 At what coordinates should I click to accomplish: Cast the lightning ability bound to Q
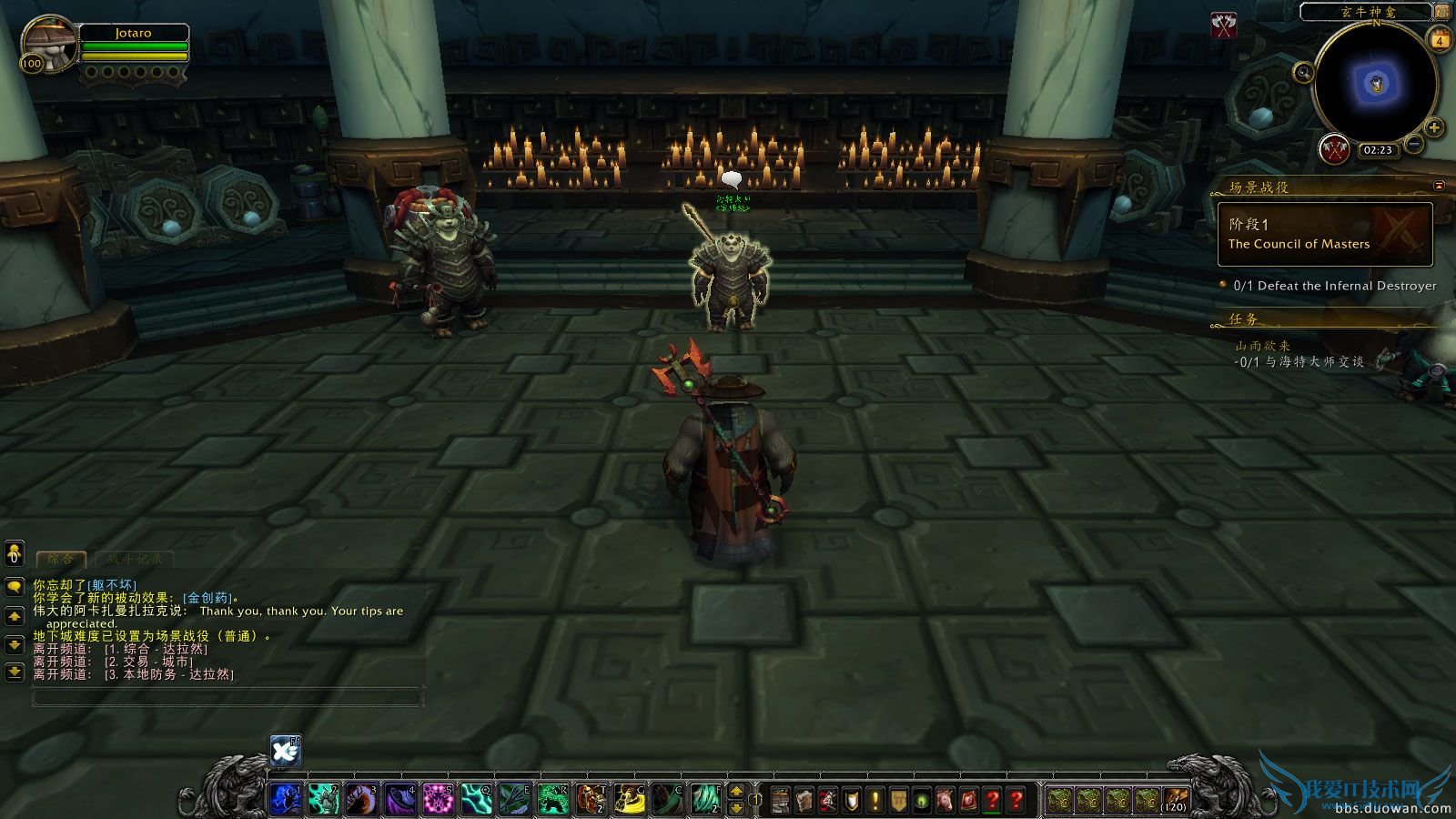pyautogui.click(x=477, y=797)
